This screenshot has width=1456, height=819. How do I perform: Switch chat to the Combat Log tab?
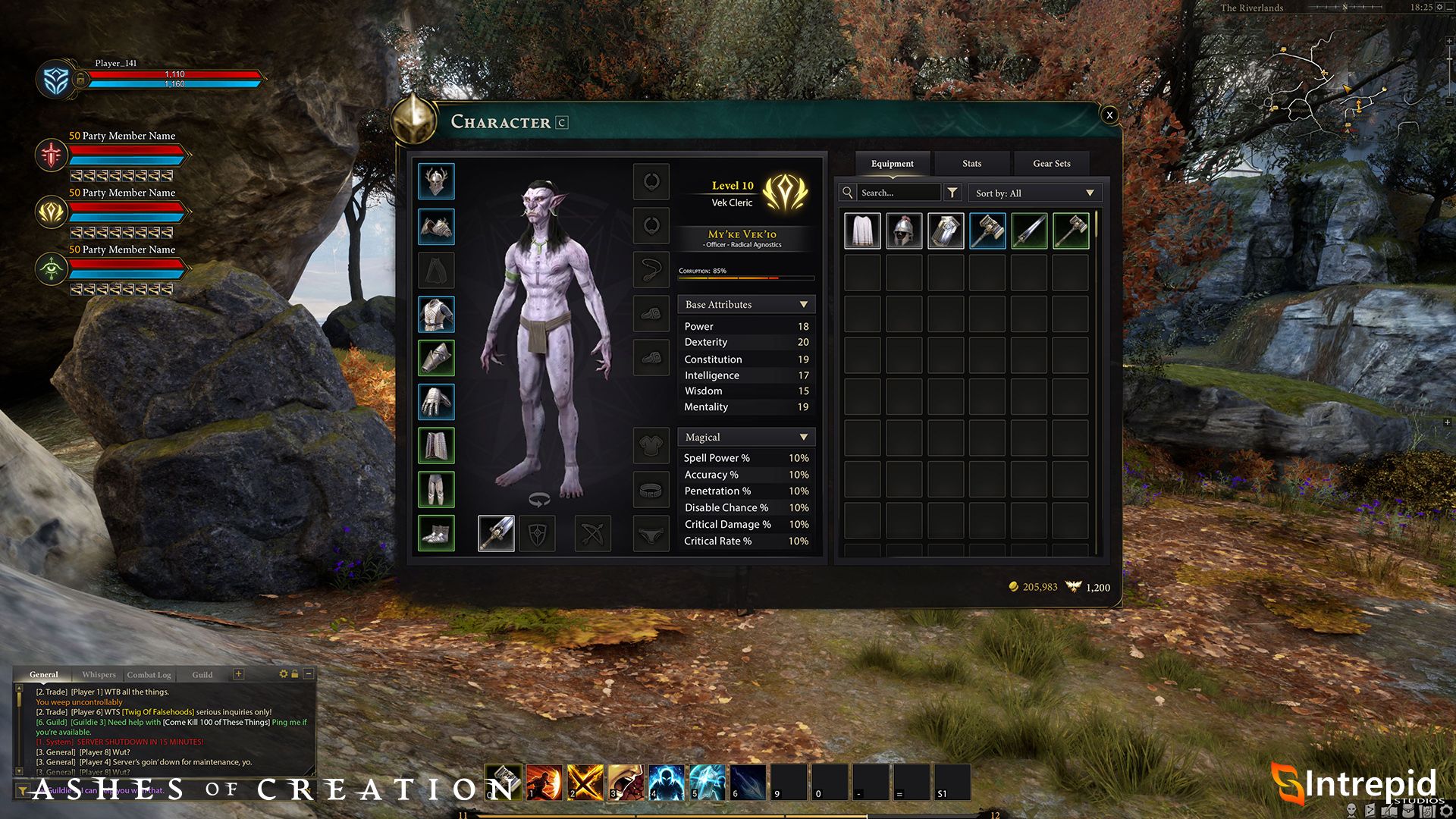click(x=149, y=675)
